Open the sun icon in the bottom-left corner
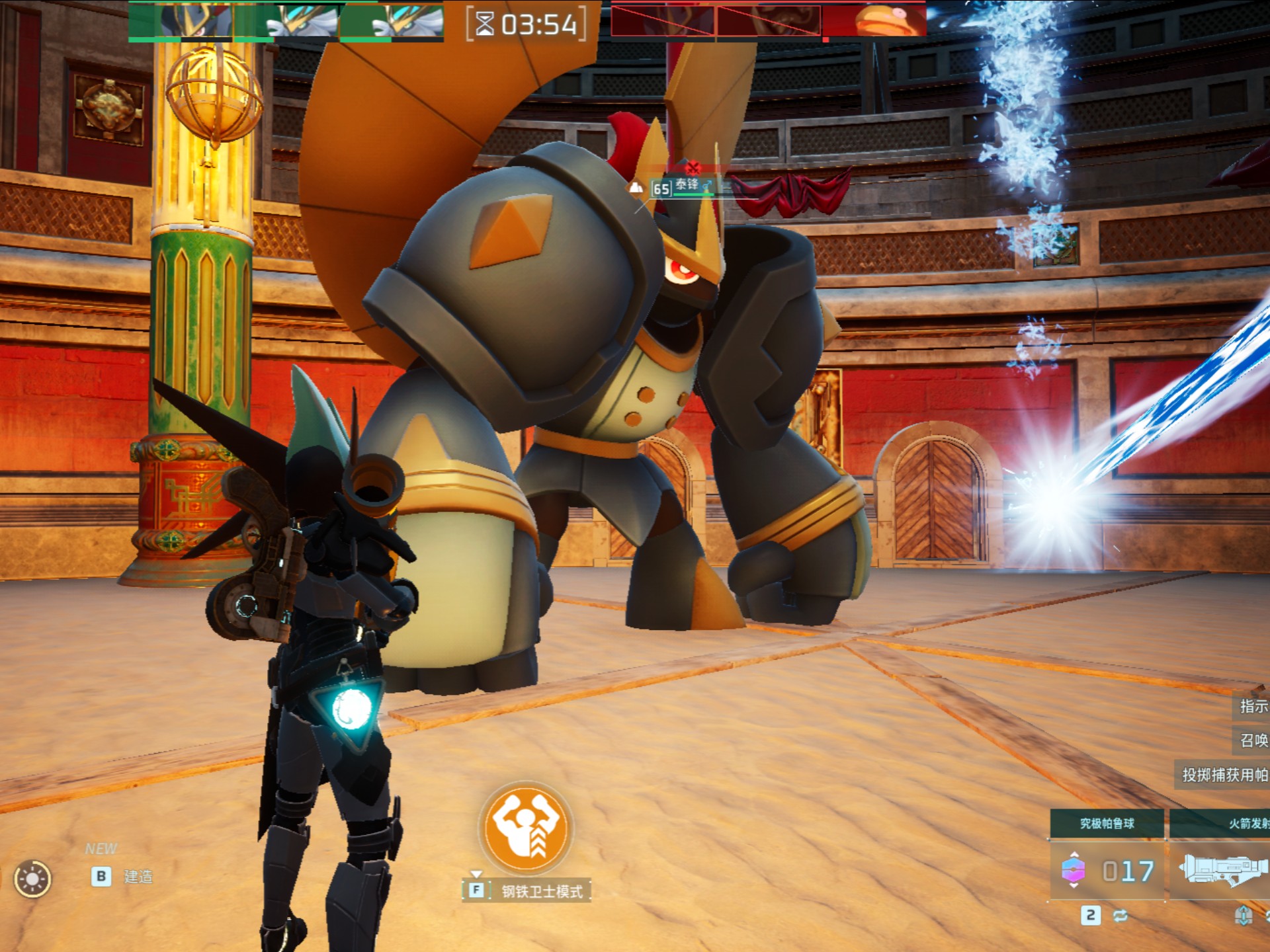Viewport: 1270px width, 952px height. [32, 879]
